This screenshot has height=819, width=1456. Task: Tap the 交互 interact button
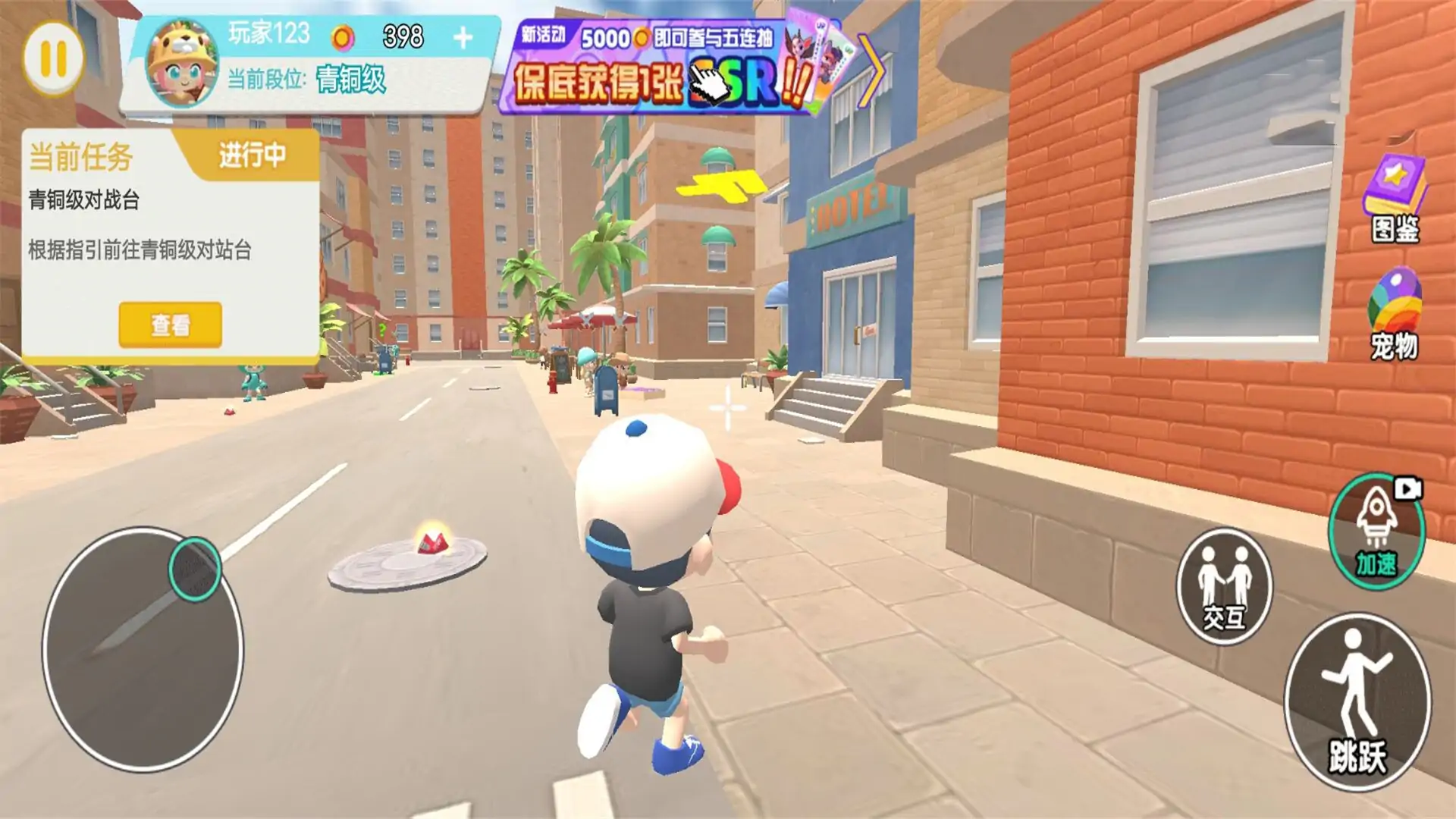click(x=1224, y=586)
